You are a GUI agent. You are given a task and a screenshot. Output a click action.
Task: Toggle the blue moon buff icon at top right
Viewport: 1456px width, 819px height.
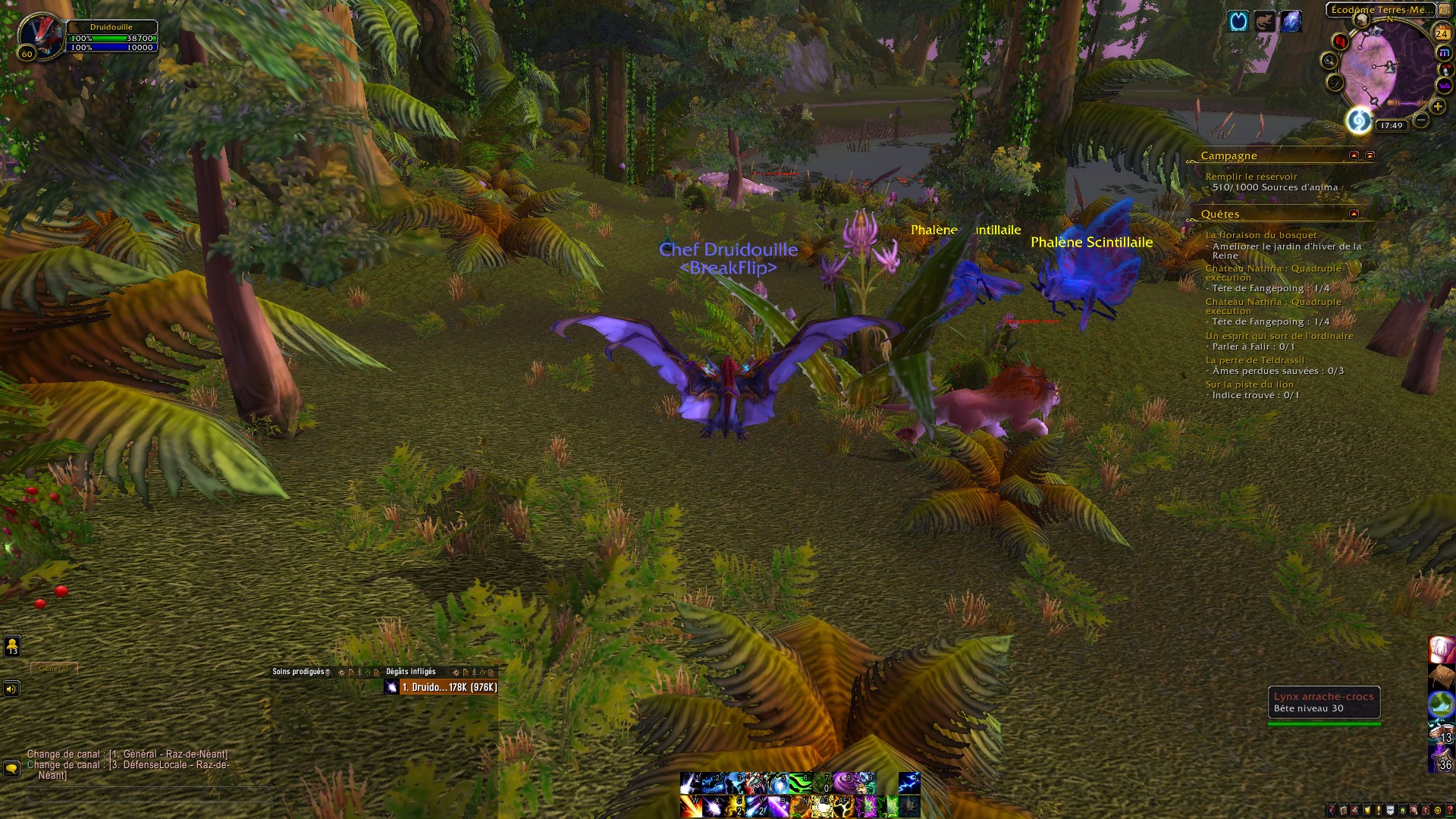(x=1238, y=21)
